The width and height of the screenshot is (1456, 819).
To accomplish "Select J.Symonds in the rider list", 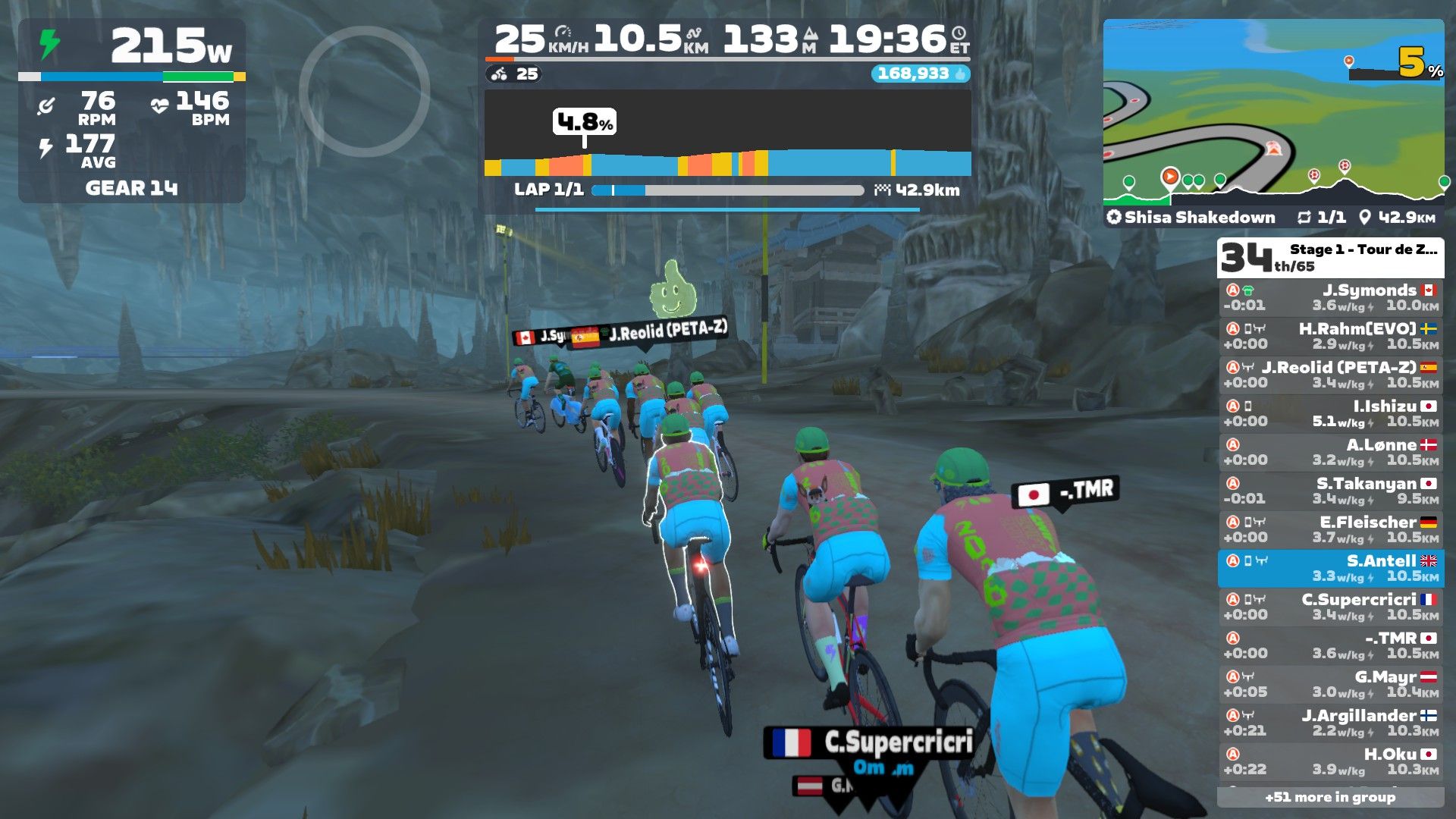I will click(1331, 297).
